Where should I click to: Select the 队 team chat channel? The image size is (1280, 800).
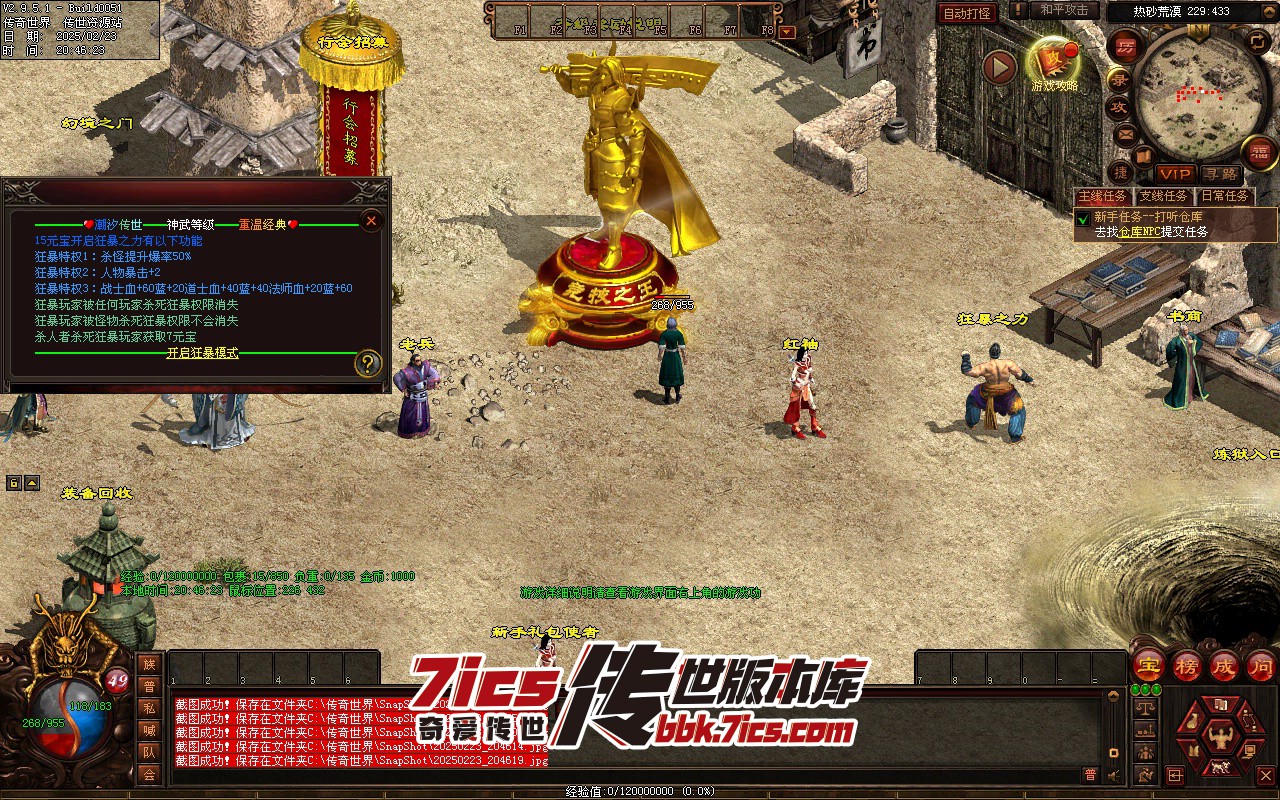click(x=149, y=752)
